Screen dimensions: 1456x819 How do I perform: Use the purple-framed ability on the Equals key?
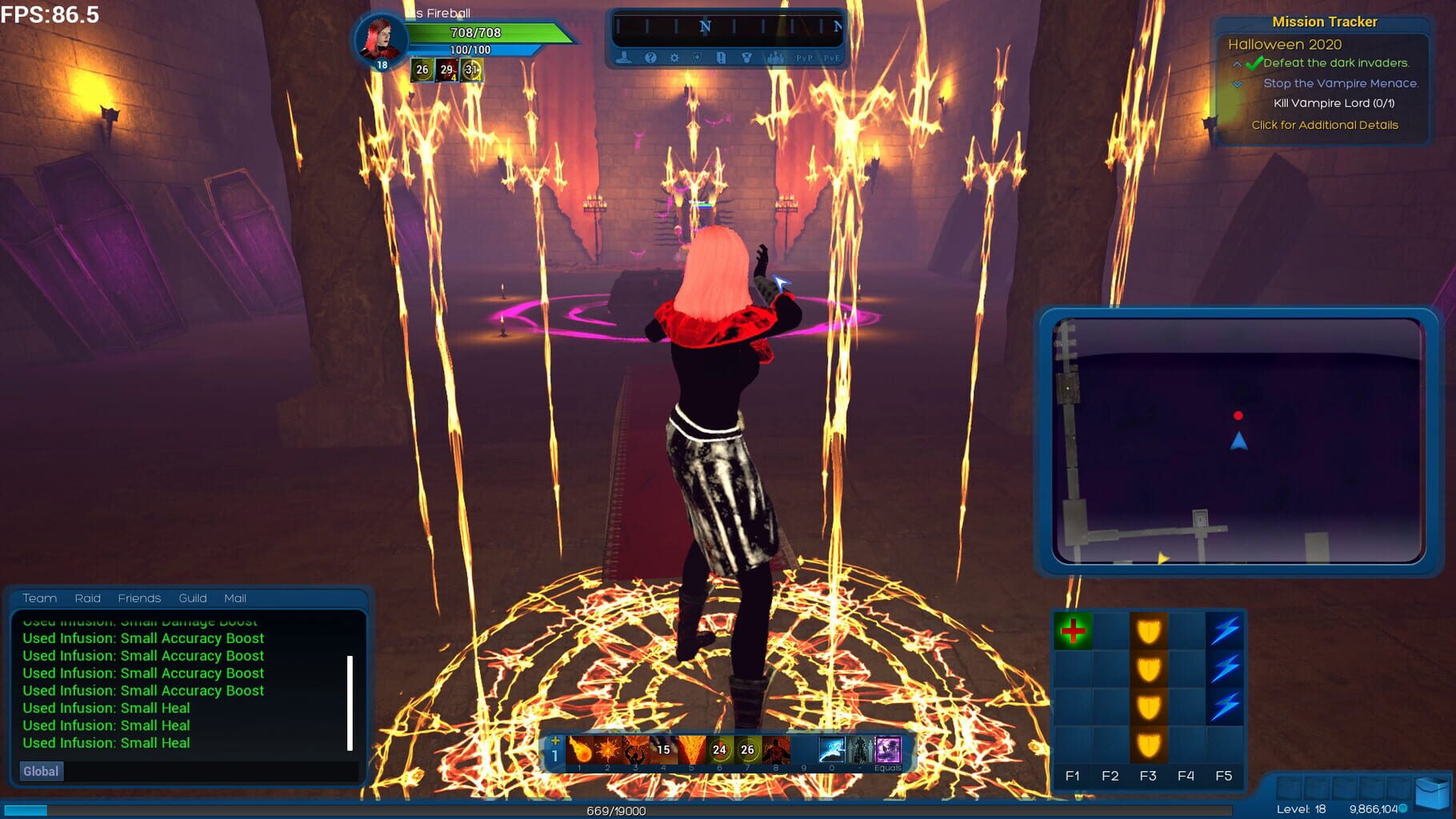pyautogui.click(x=888, y=750)
